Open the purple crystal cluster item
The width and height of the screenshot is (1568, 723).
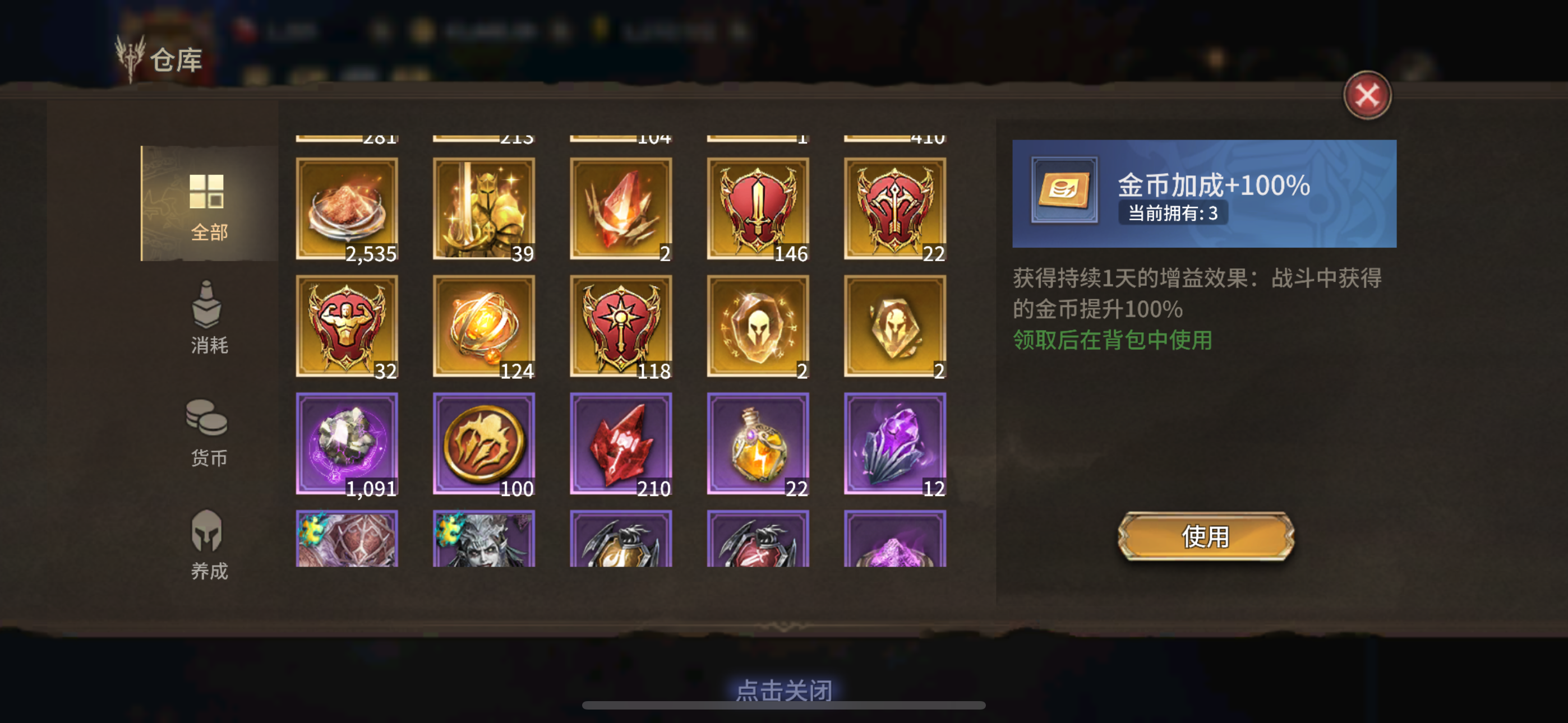pos(895,444)
